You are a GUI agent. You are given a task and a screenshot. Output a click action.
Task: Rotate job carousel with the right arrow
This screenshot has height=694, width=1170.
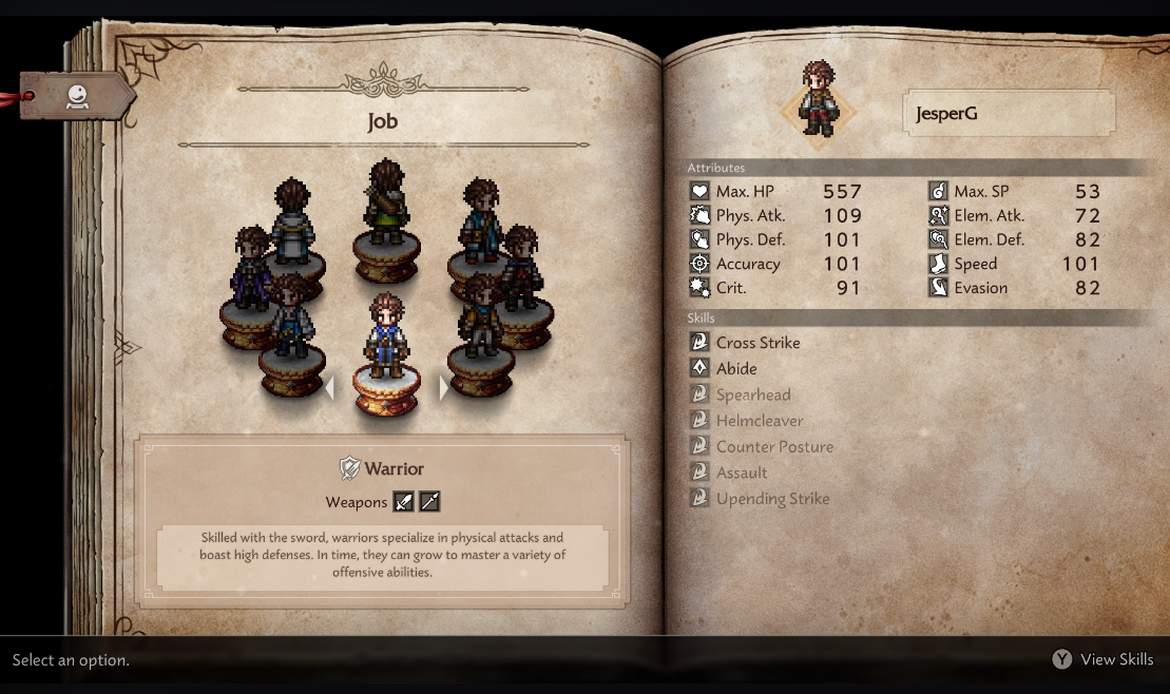point(445,387)
